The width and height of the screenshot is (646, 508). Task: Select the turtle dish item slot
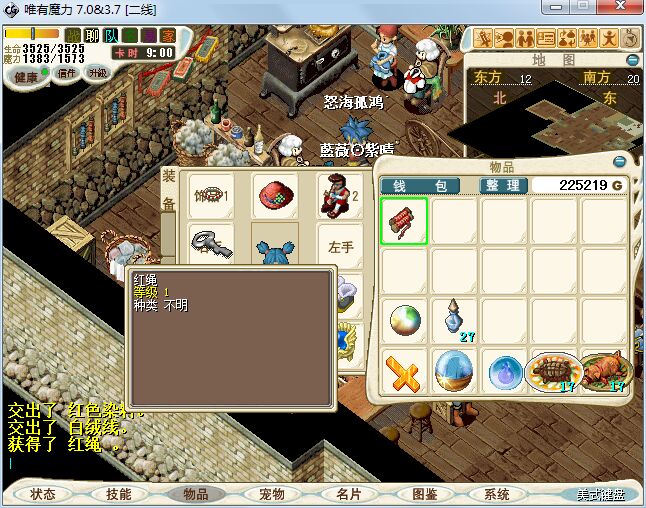553,371
